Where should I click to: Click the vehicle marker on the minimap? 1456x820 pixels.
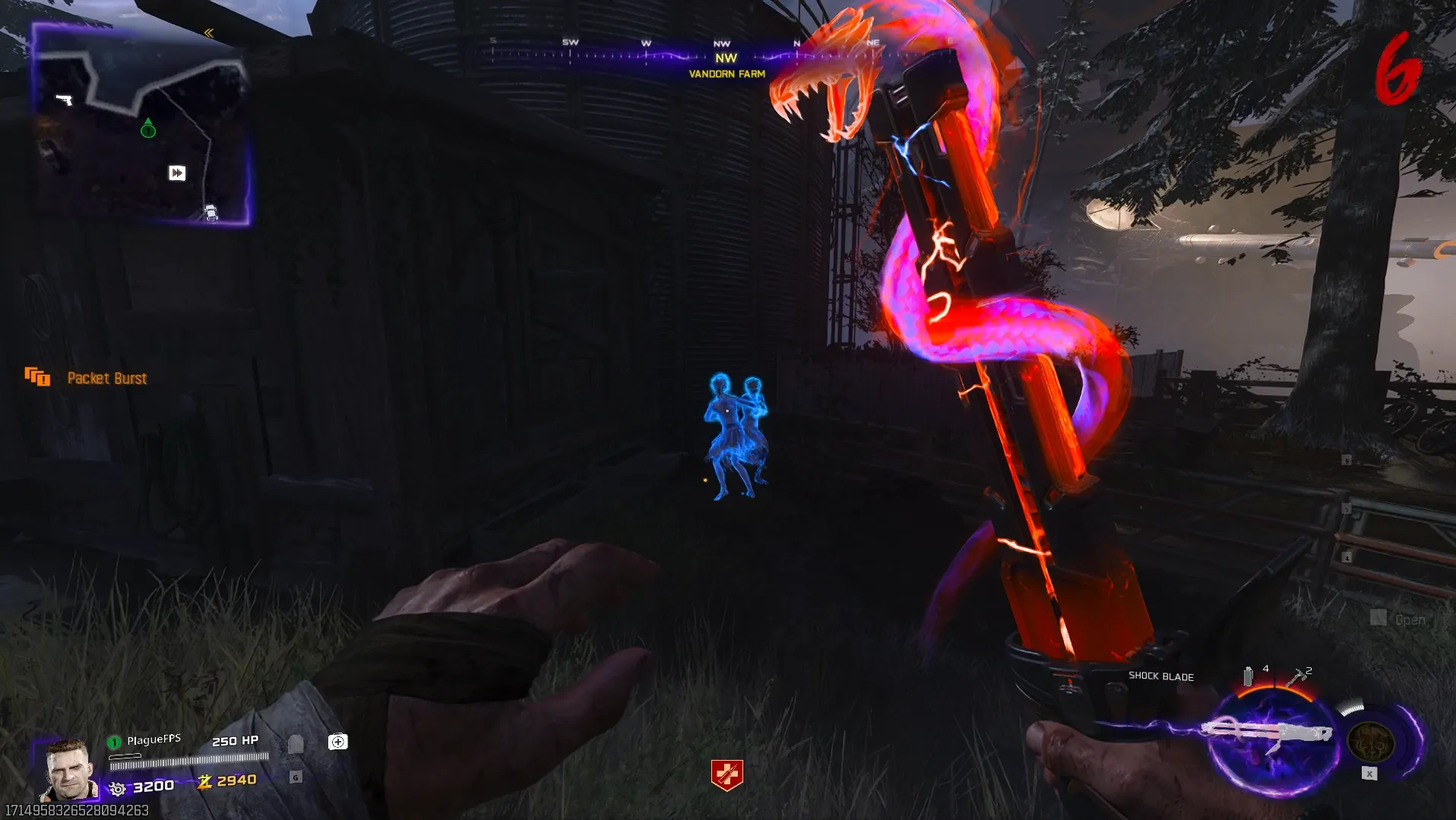pos(211,213)
